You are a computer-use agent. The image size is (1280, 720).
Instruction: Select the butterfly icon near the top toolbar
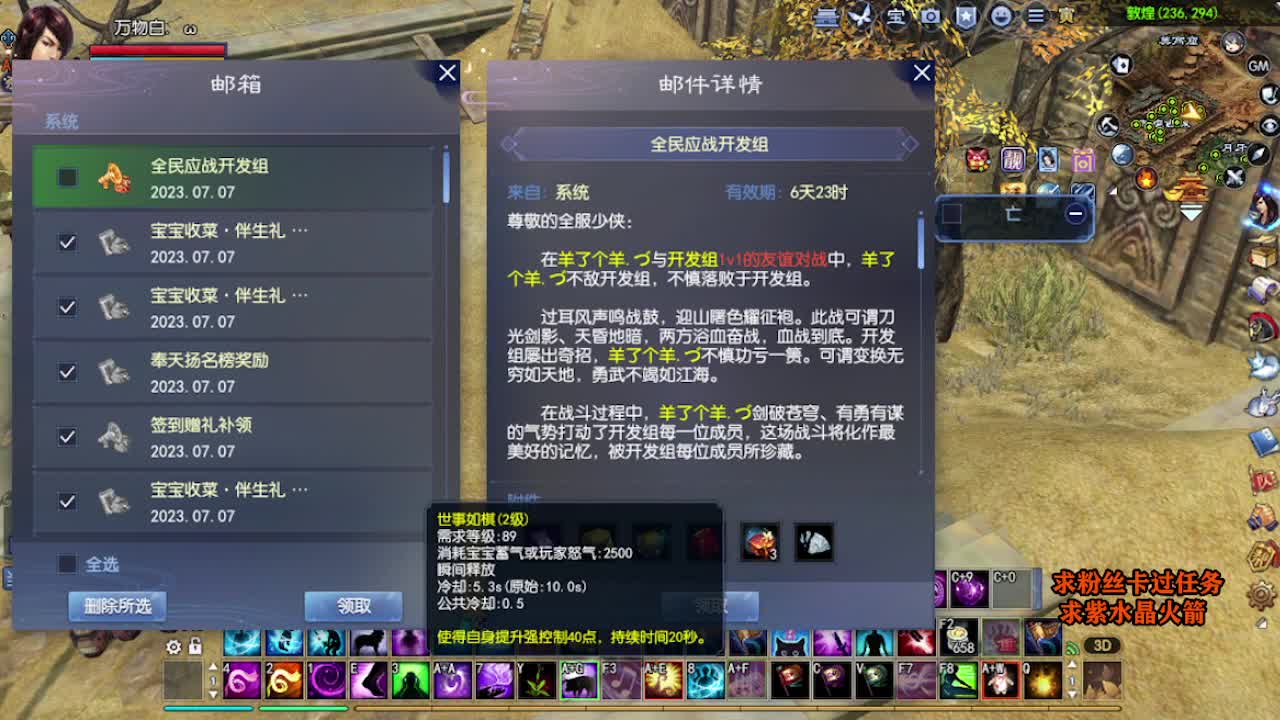coord(860,15)
